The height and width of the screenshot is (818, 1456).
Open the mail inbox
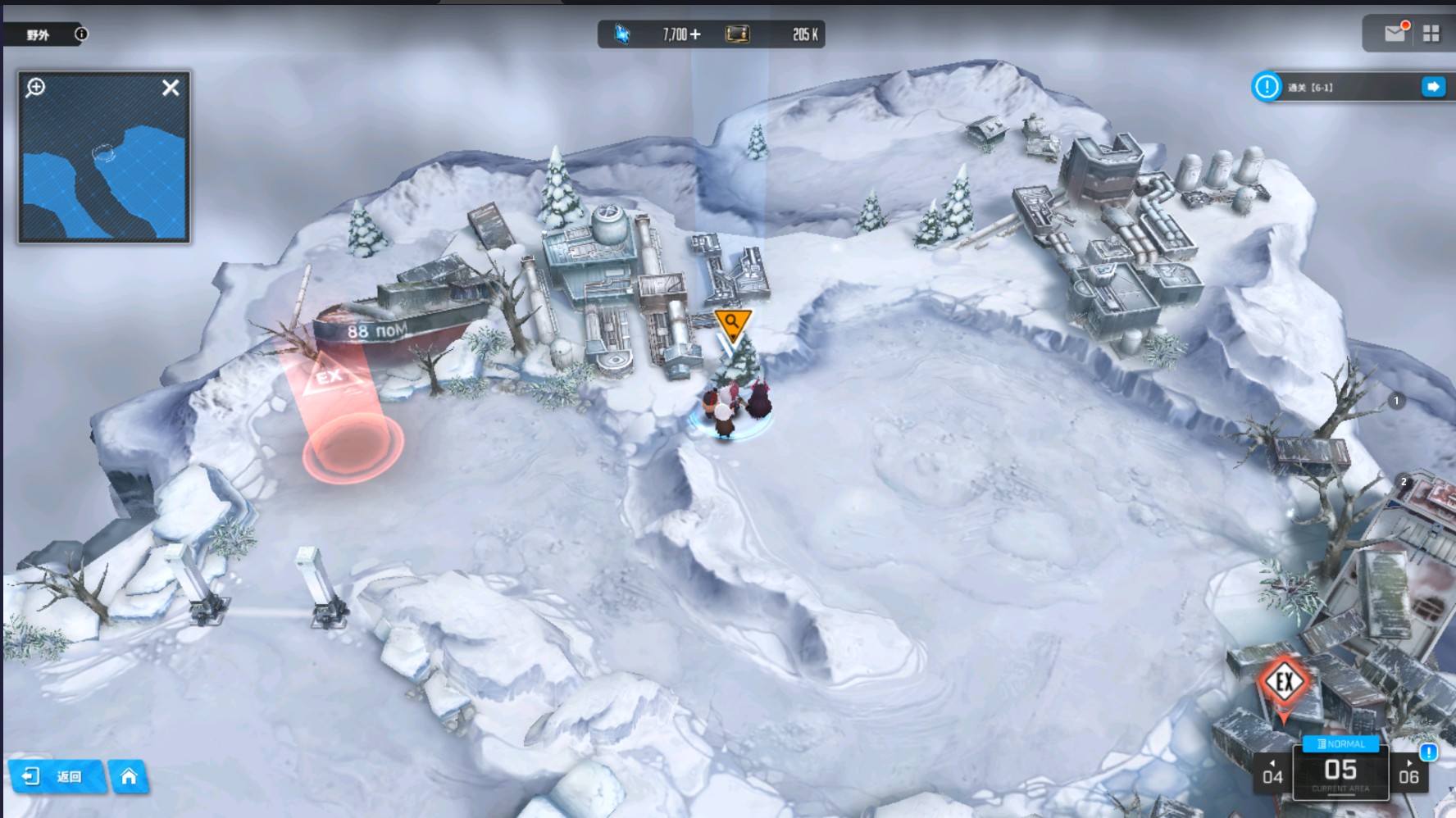click(1395, 34)
